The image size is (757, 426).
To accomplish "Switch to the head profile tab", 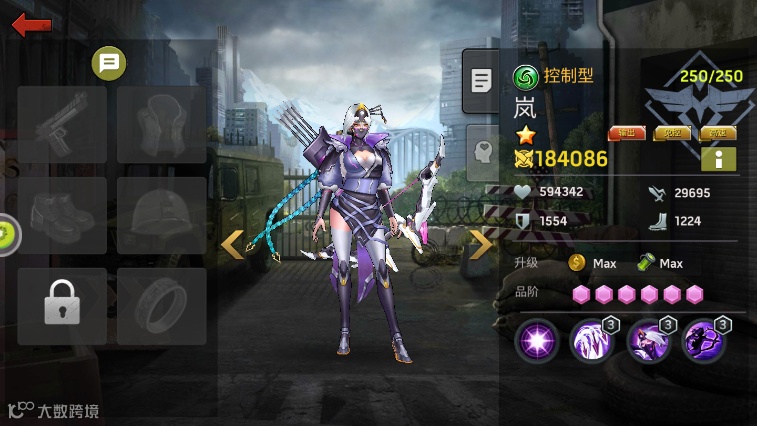I will [x=482, y=151].
